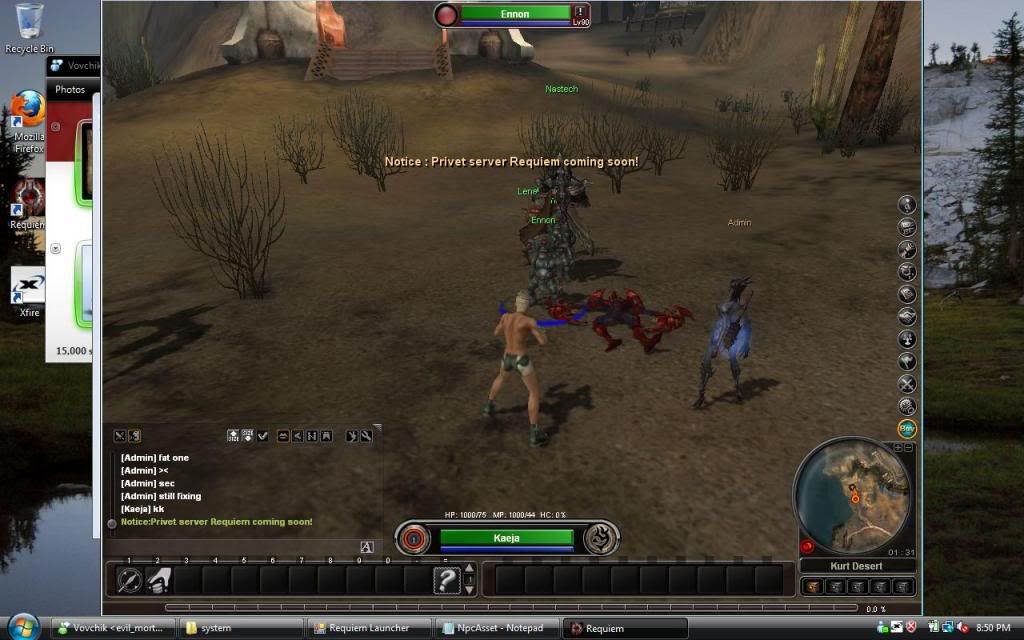
Task: Click the red orb on the minimap
Action: coord(807,547)
